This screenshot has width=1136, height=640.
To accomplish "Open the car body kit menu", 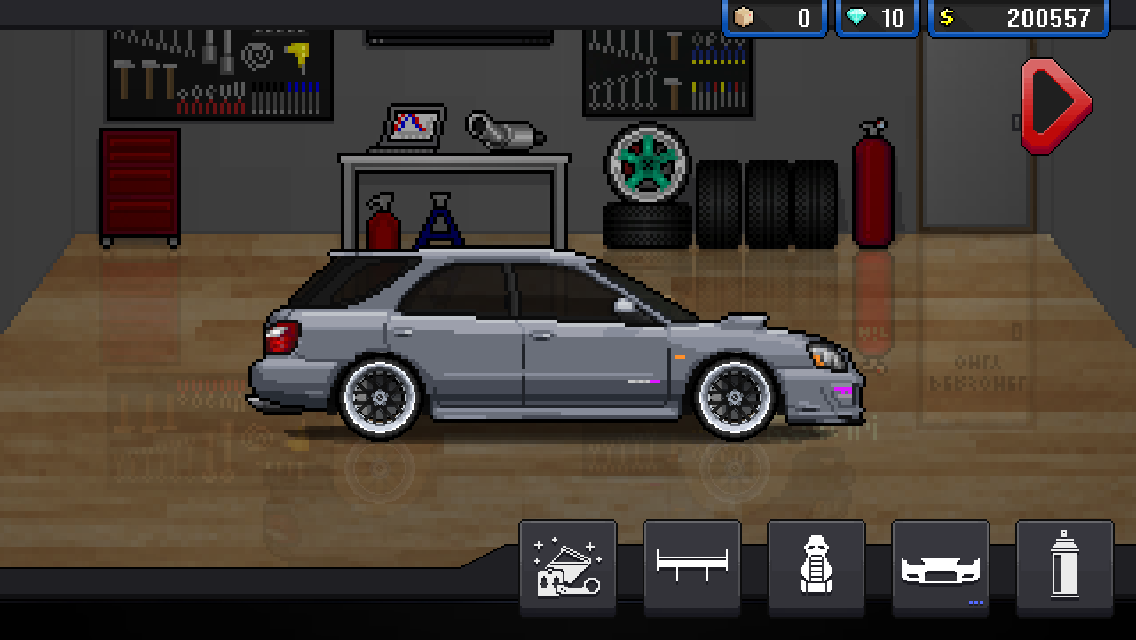I will (940, 567).
